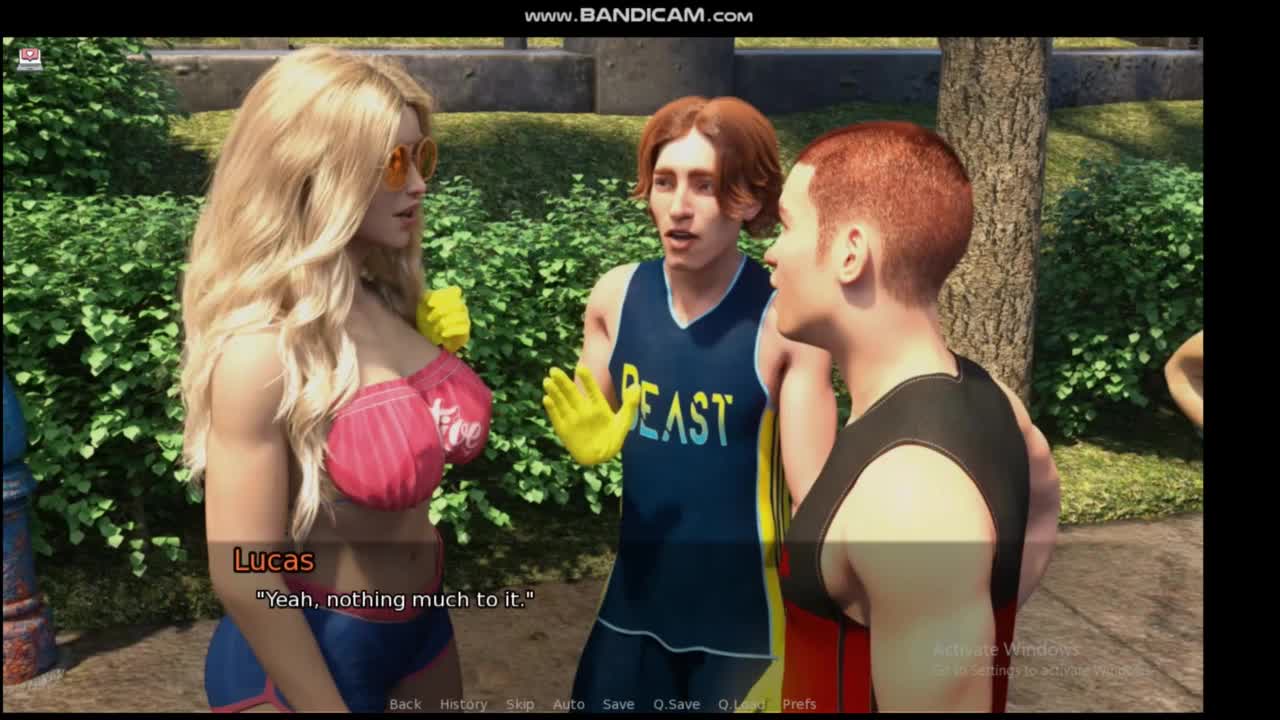This screenshot has width=1280, height=720.
Task: Quick load with Q.Load
Action: click(741, 704)
